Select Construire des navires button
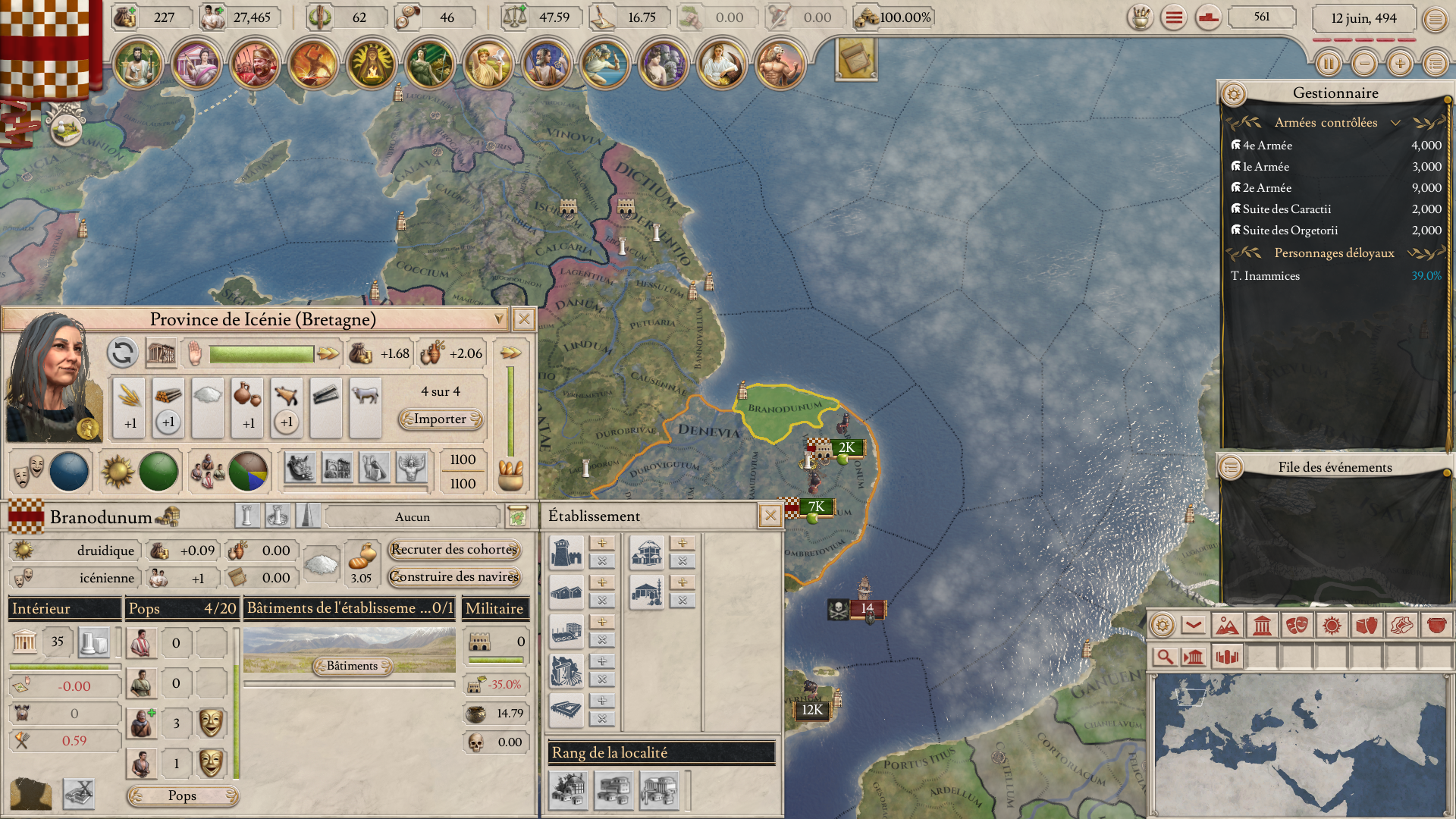Image resolution: width=1456 pixels, height=819 pixels. [x=453, y=577]
